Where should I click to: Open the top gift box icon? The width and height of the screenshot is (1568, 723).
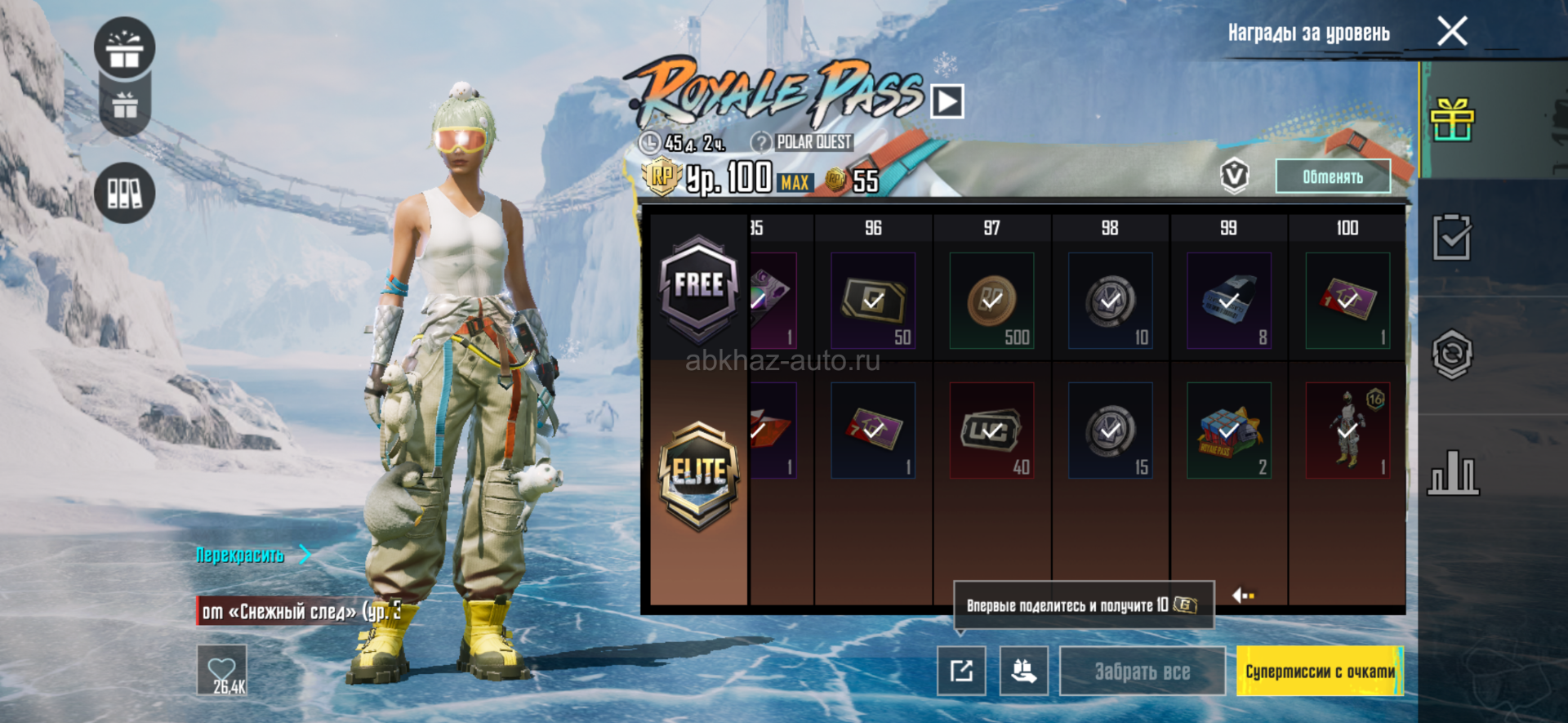point(125,48)
